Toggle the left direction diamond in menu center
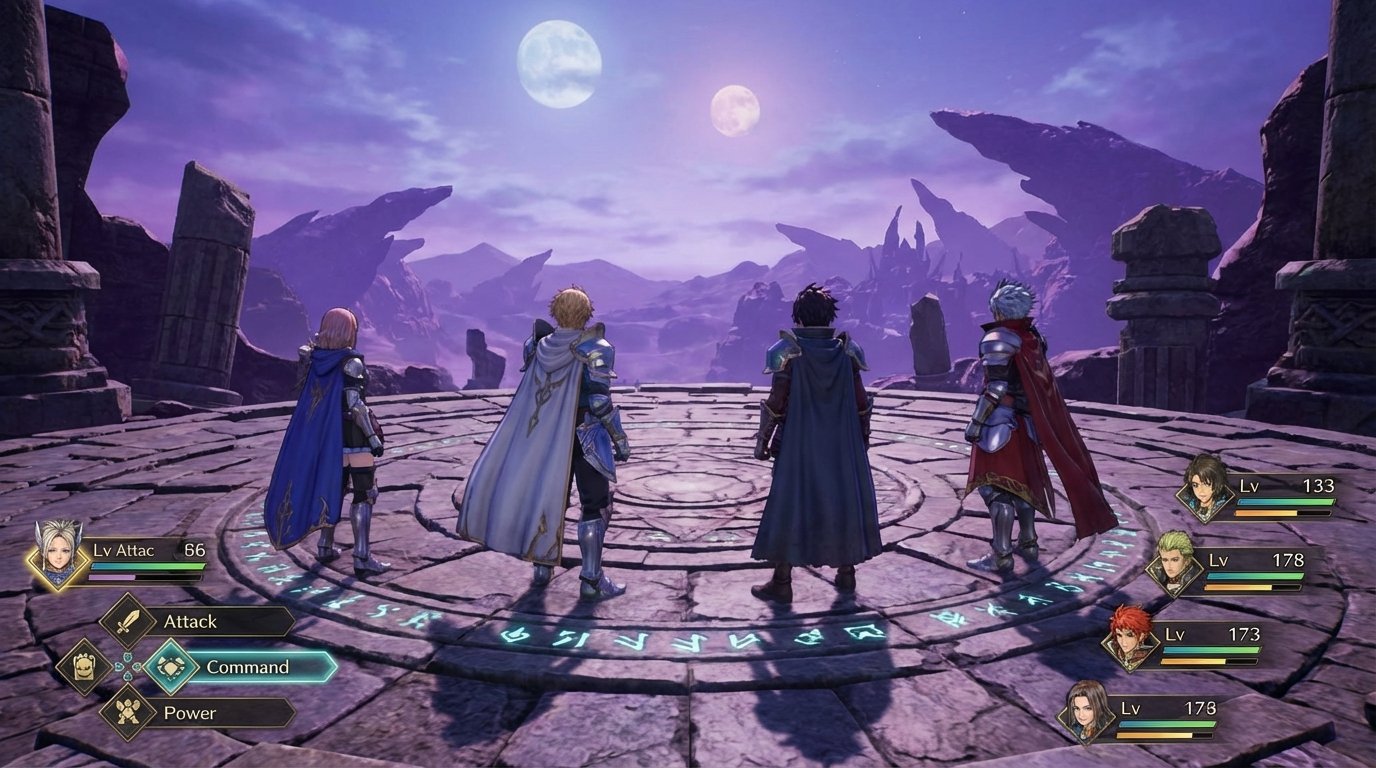This screenshot has width=1376, height=768. pos(118,665)
